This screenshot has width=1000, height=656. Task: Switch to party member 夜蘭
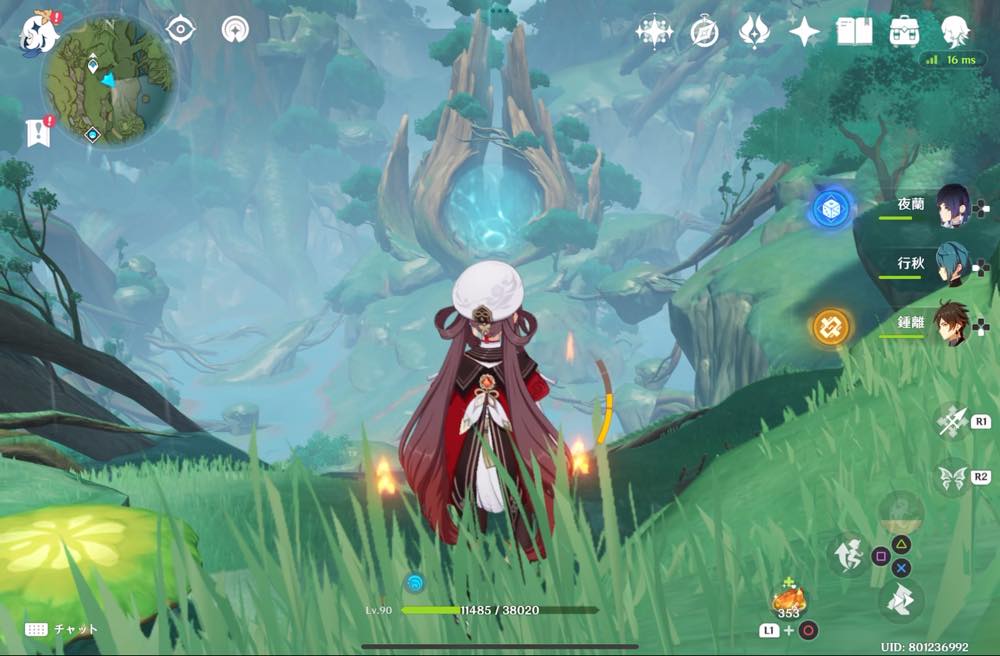click(953, 207)
